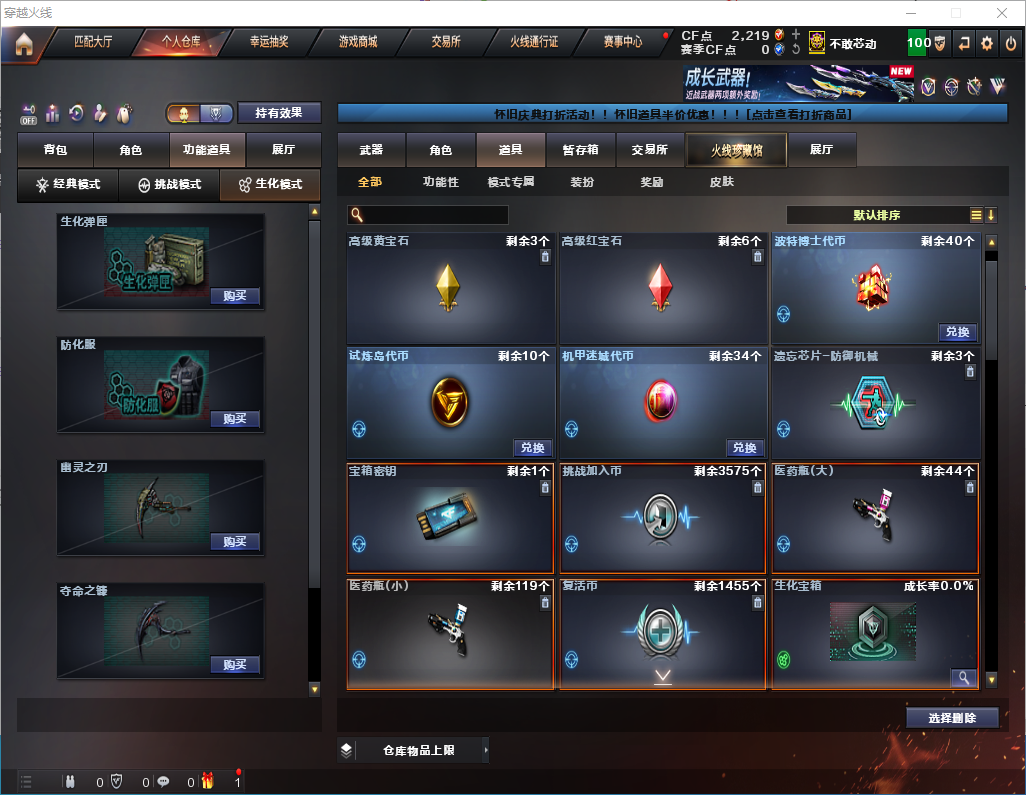This screenshot has width=1026, height=795.
Task: Open the settings gear icon
Action: click(987, 44)
